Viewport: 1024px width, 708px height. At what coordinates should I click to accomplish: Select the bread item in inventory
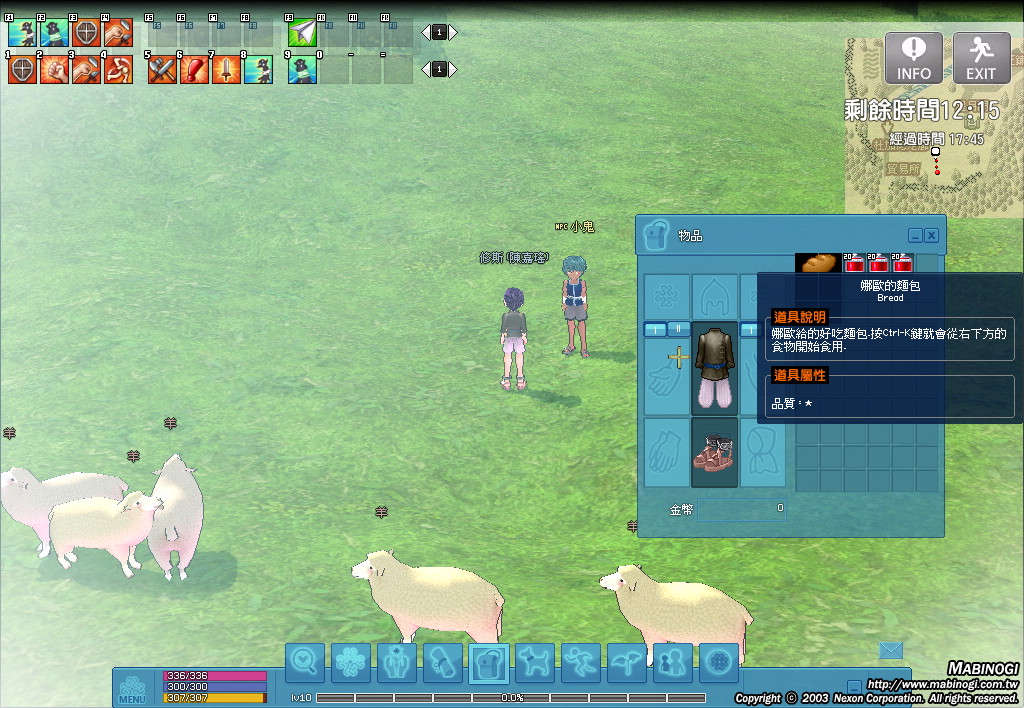[817, 263]
